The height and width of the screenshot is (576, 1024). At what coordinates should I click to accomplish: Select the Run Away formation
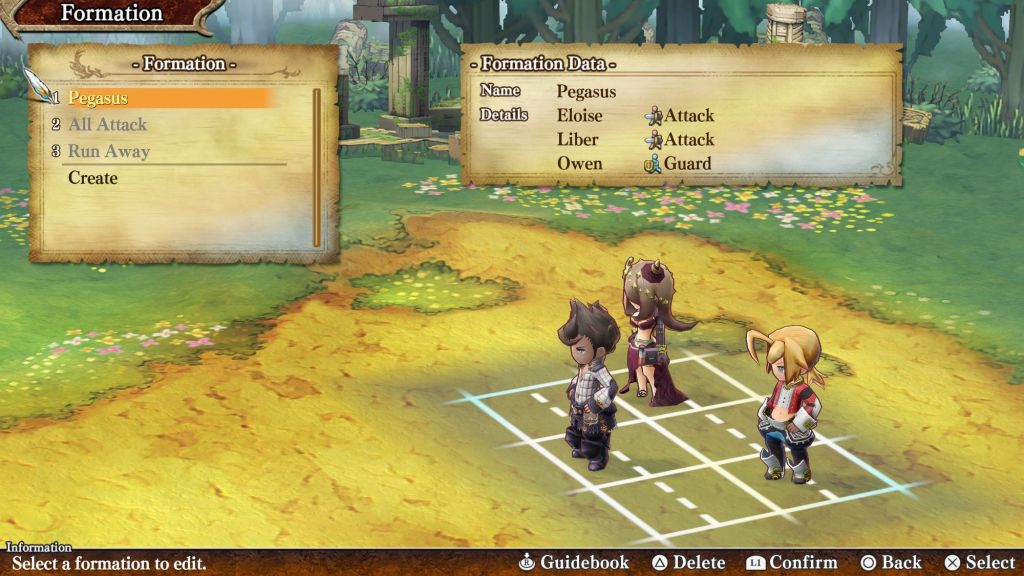(108, 152)
